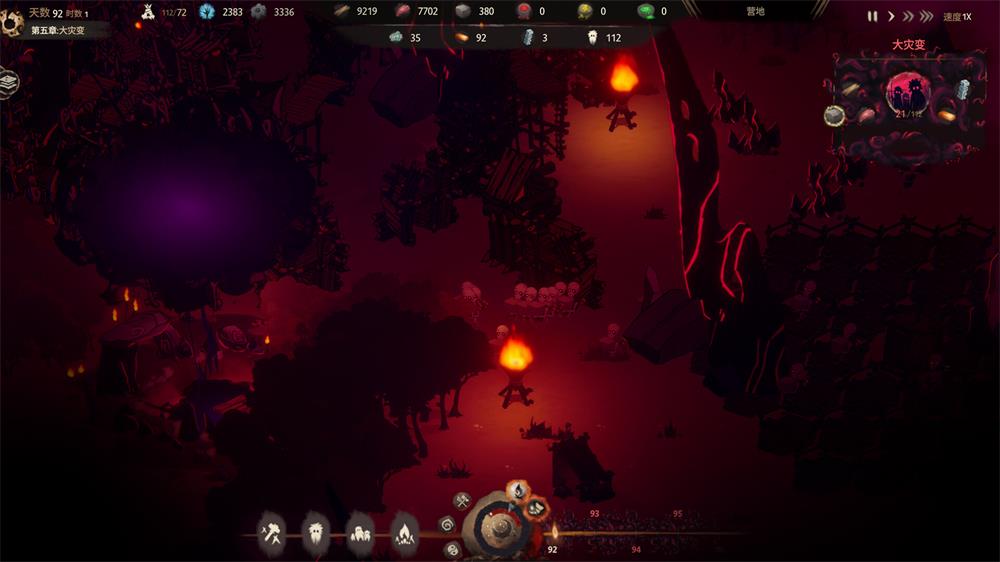Select the flame drop icon above the dial
The image size is (1000, 562).
tap(518, 490)
